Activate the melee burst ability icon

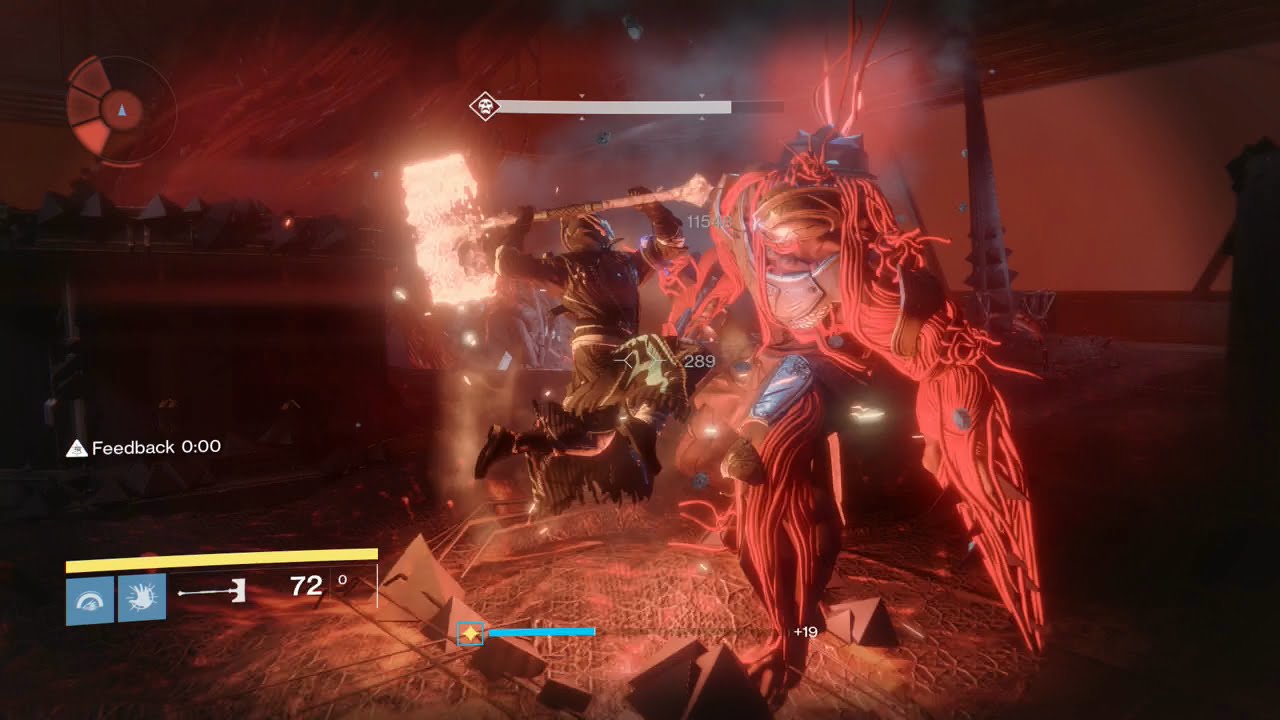(141, 598)
